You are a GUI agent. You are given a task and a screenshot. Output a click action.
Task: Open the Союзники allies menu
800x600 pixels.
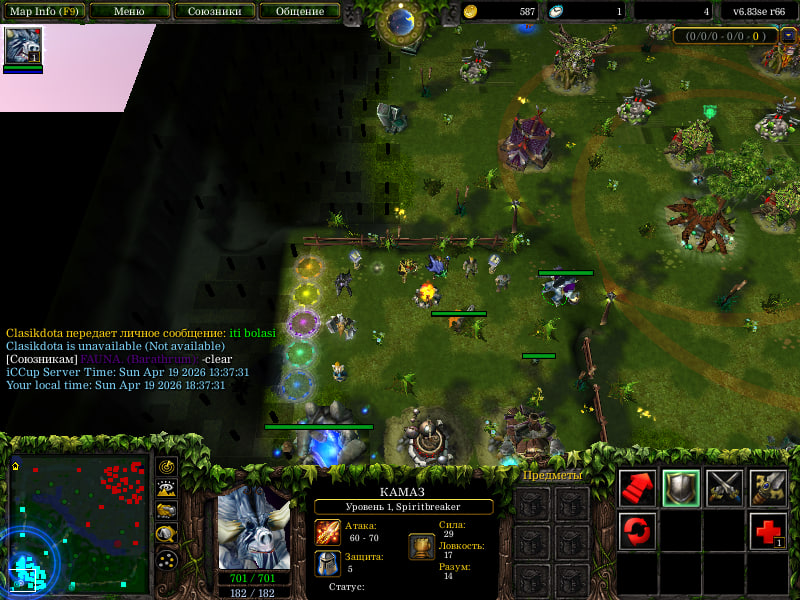click(213, 12)
